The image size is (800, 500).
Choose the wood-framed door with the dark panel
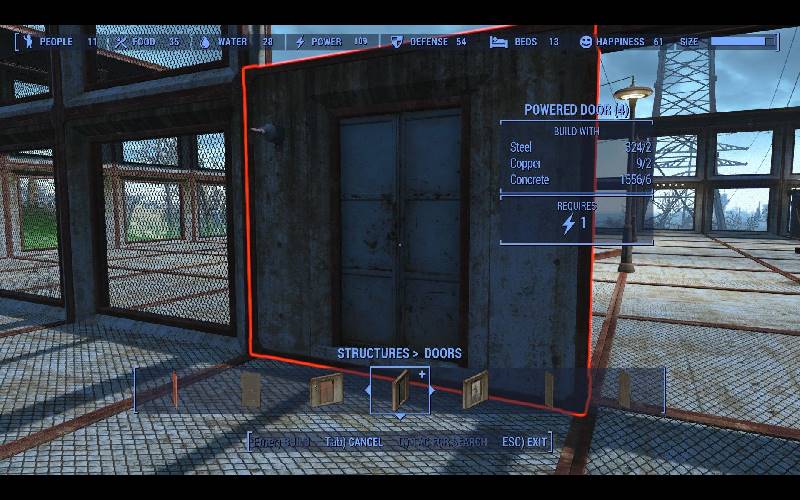pyautogui.click(x=327, y=390)
